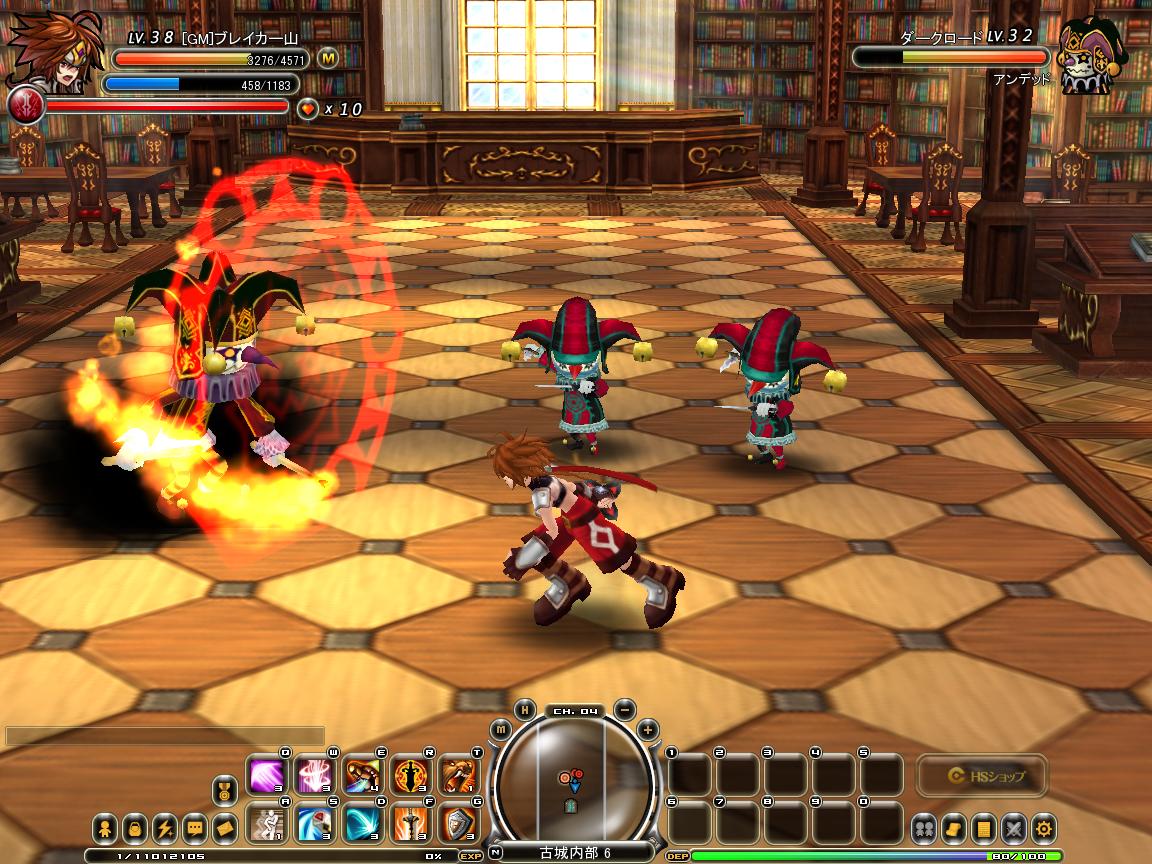Click the gold M button by health bar

[328, 59]
